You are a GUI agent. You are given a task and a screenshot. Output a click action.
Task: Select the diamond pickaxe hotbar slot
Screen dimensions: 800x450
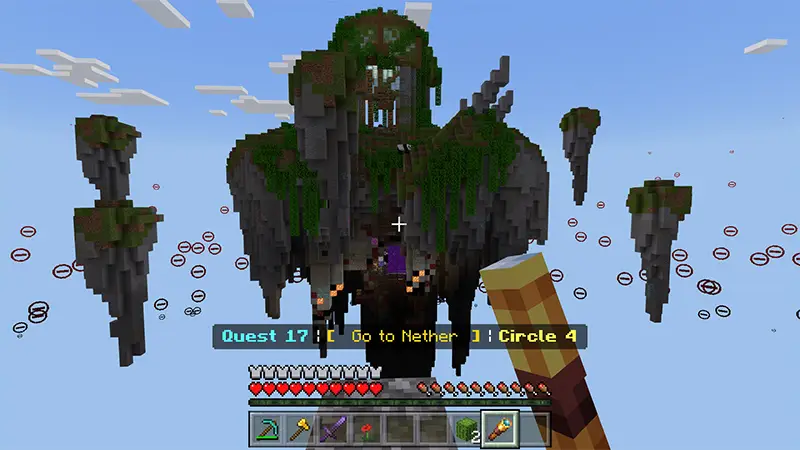tap(266, 429)
